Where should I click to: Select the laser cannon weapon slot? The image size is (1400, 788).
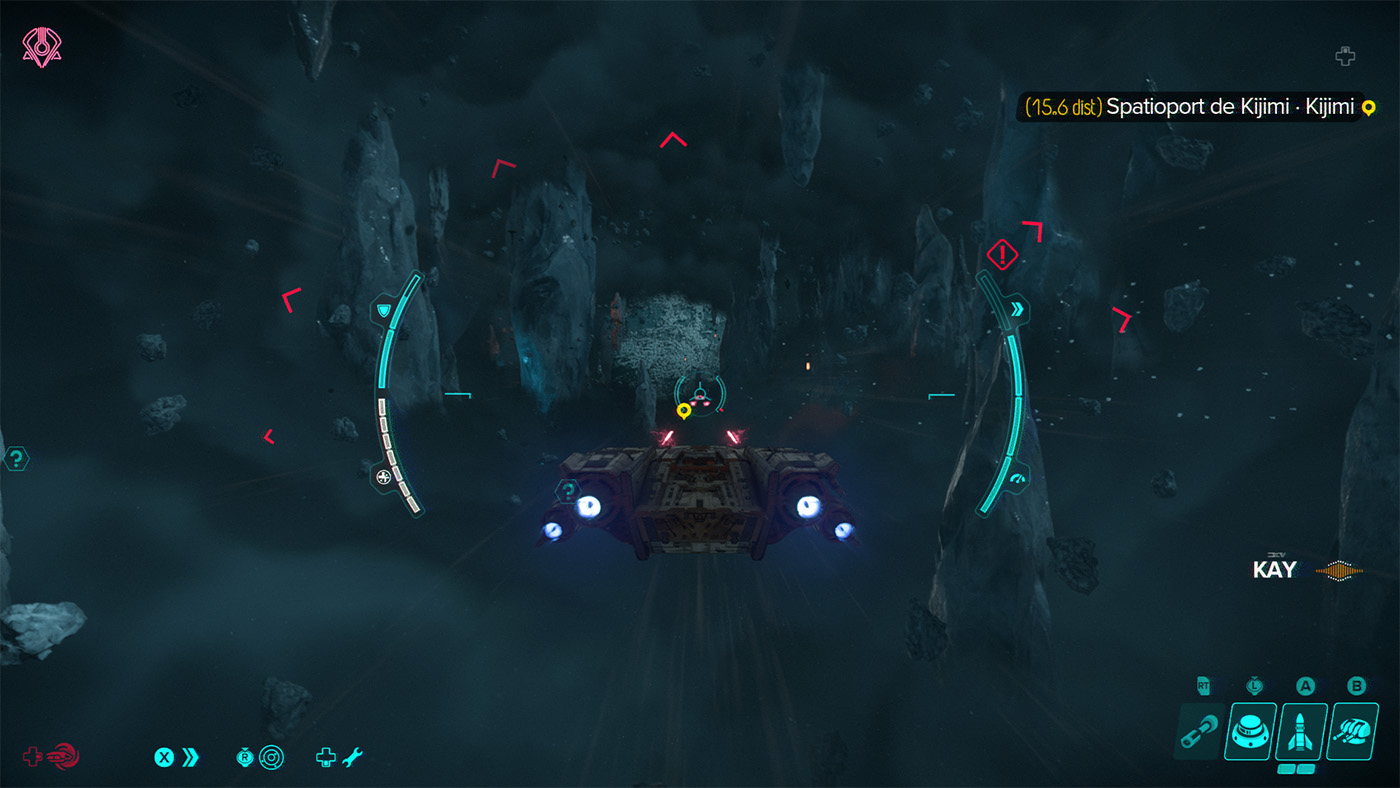(1198, 731)
